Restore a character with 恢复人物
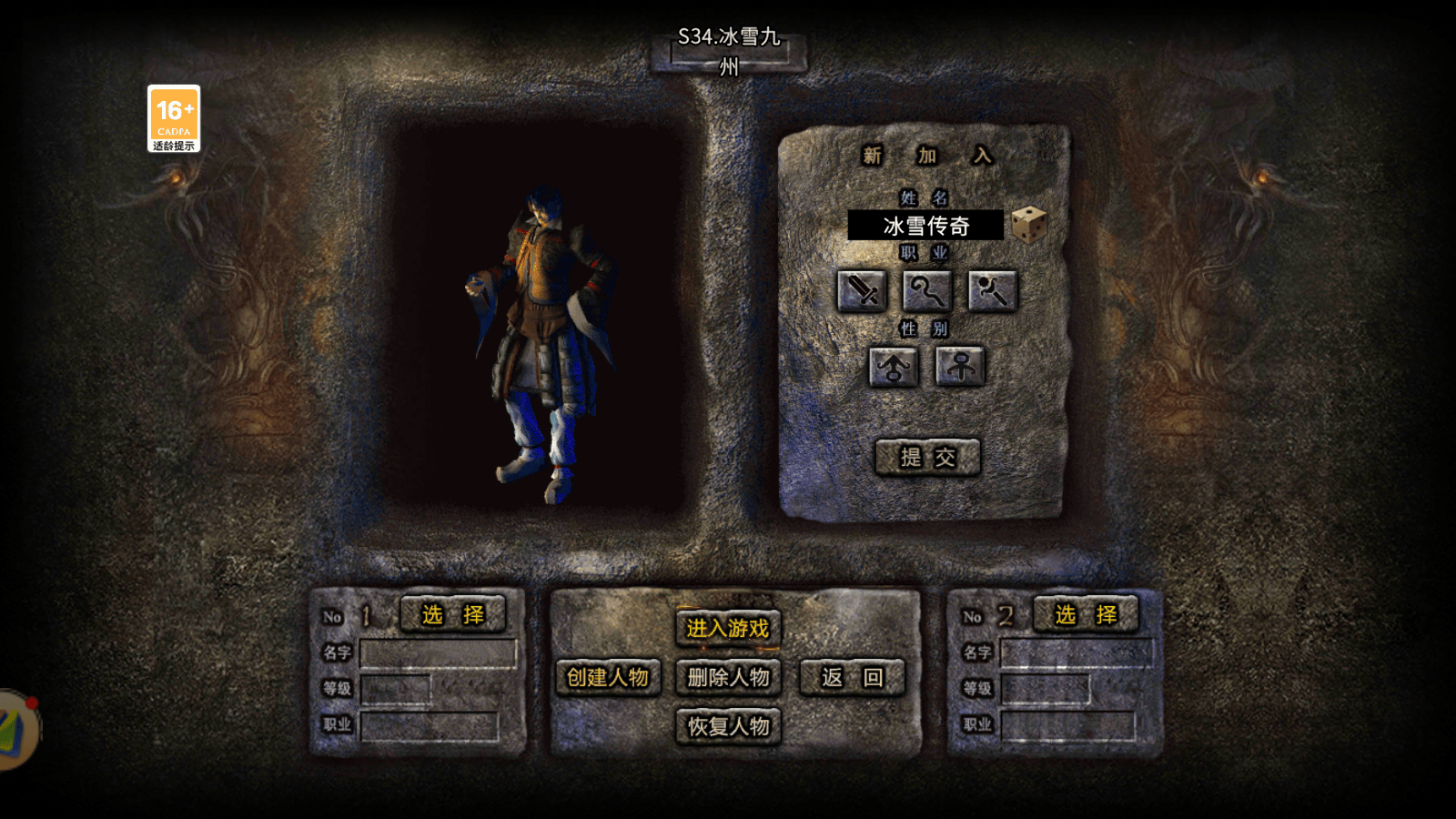1456x819 pixels. (x=728, y=726)
